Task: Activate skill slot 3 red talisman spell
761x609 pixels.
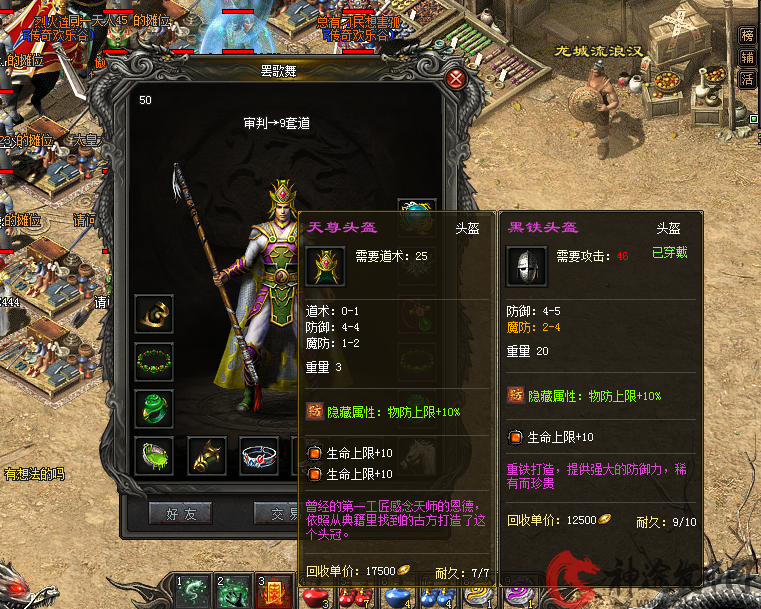Action: tap(275, 591)
